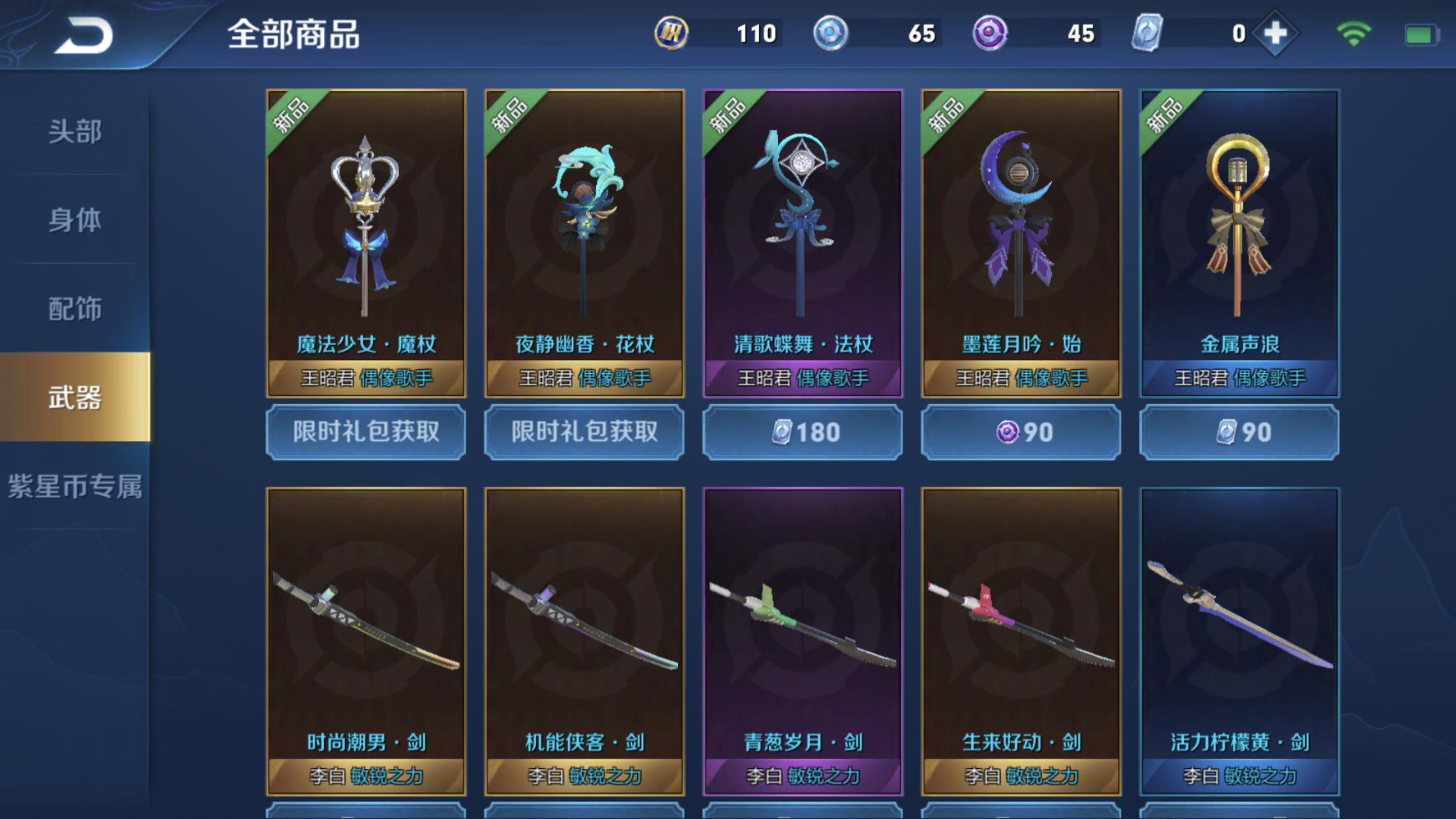Show the 紫星币专属 category
Screen dimensions: 1456x819
75,486
